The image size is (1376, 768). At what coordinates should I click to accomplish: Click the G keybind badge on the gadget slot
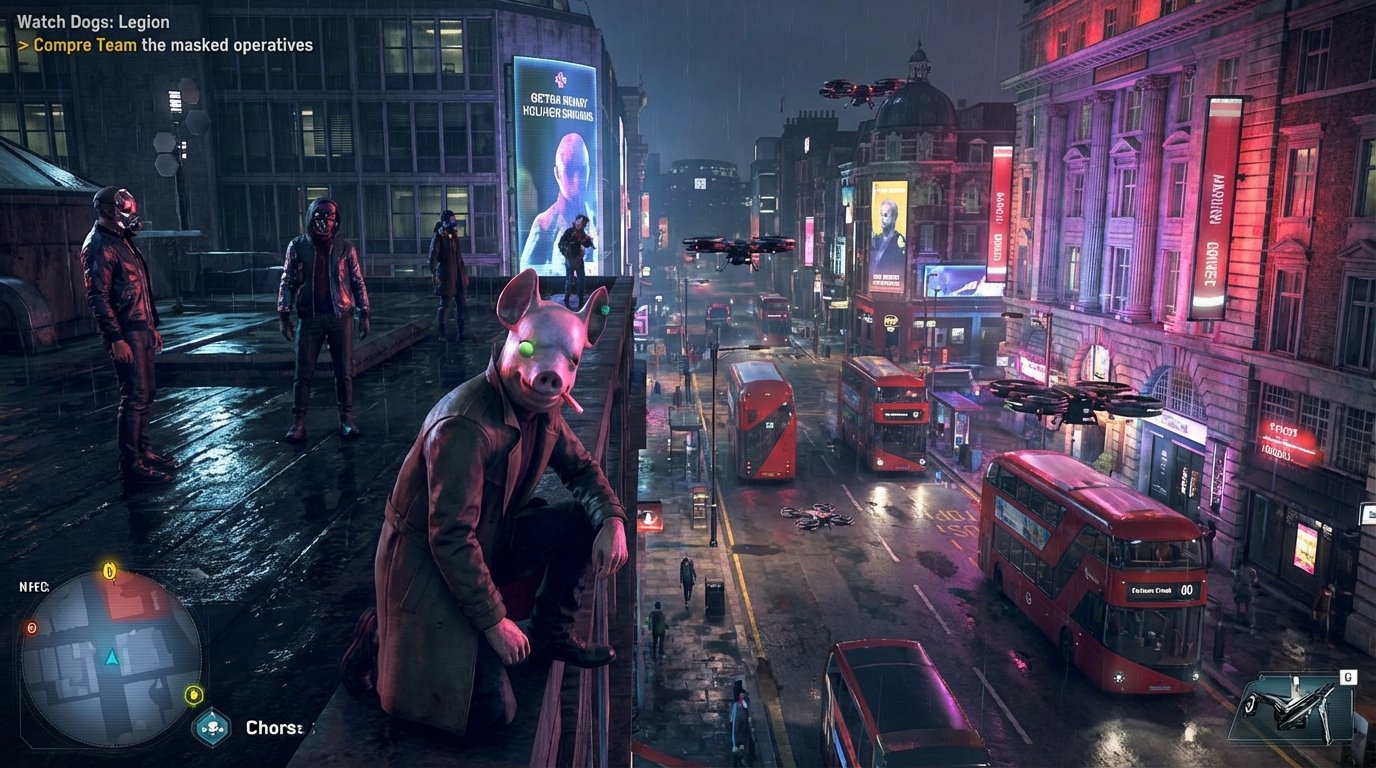point(1348,677)
